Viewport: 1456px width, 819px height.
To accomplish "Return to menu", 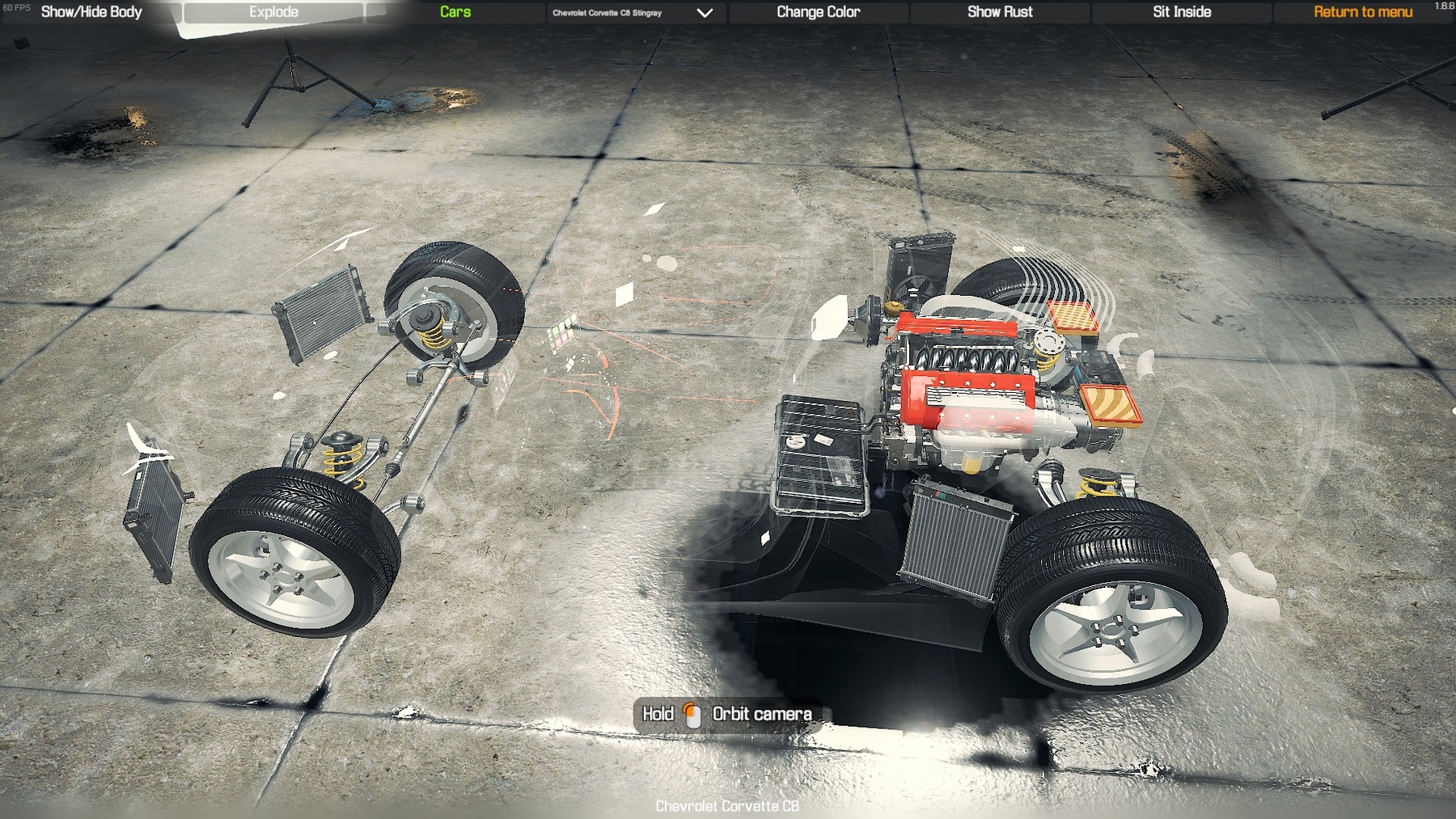I will pyautogui.click(x=1363, y=12).
